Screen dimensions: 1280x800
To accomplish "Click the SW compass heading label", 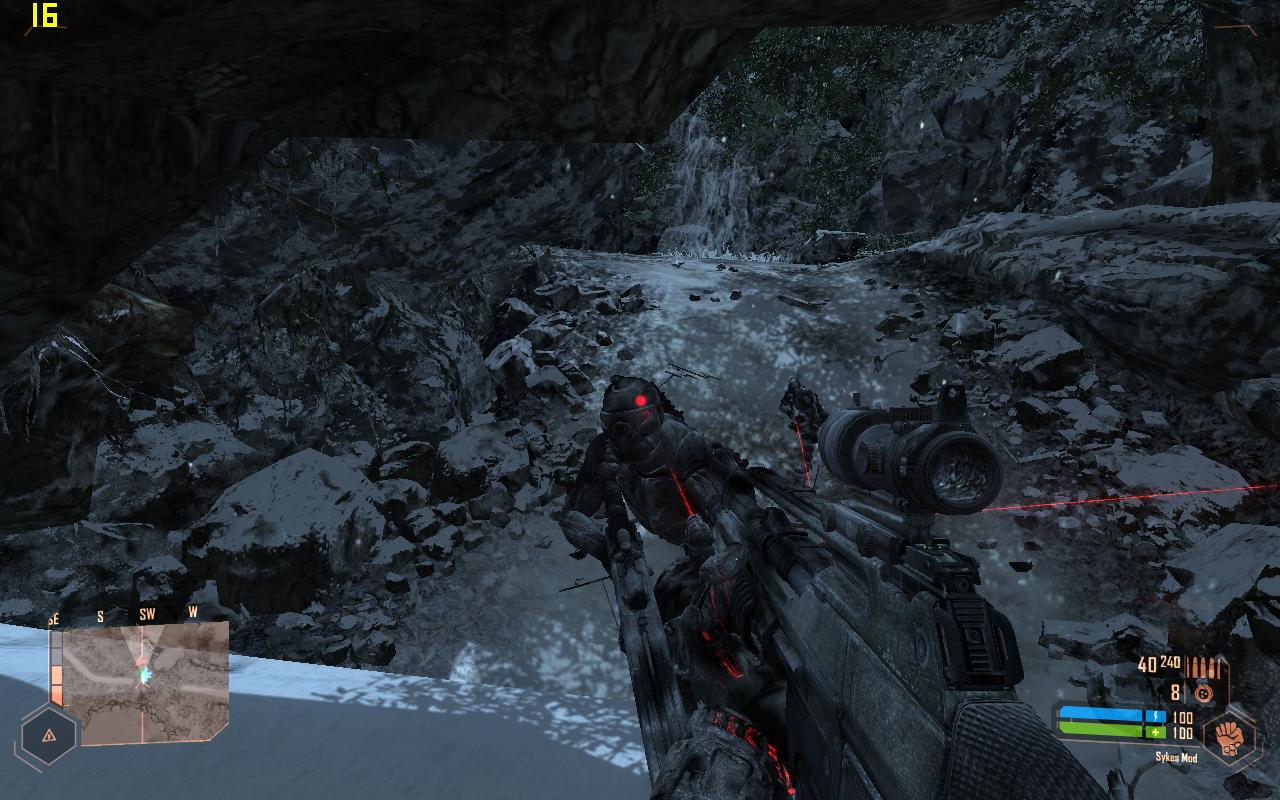I will click(148, 614).
